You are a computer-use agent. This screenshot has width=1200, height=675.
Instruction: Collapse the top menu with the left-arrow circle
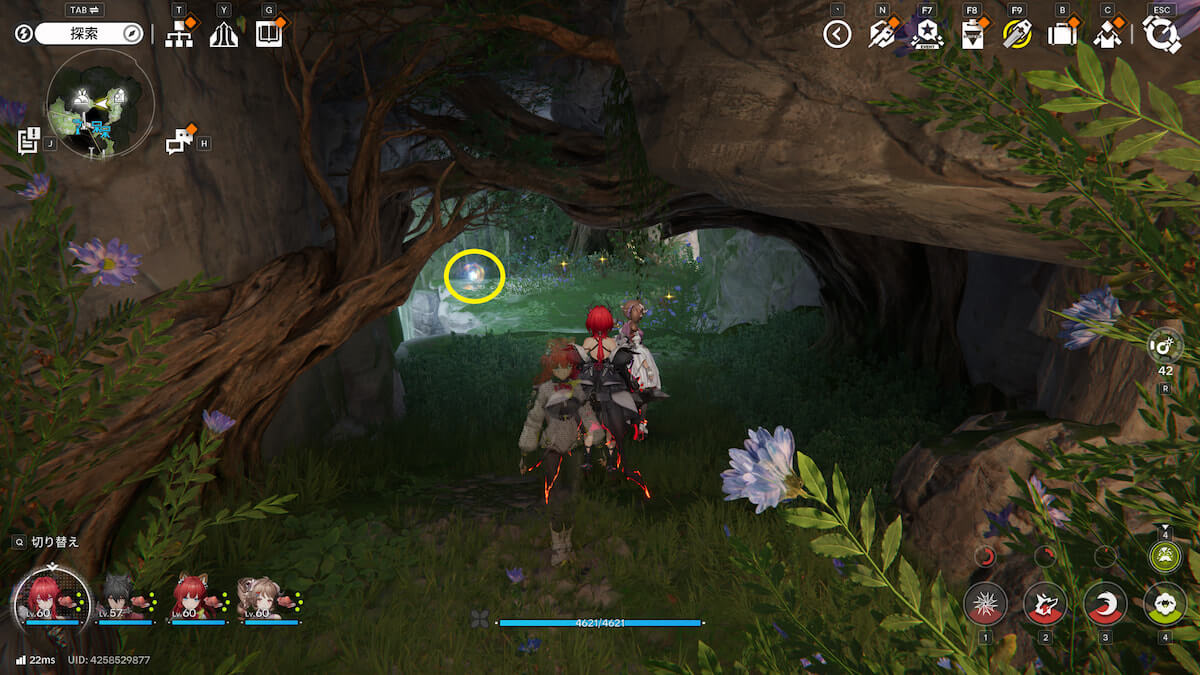(837, 35)
